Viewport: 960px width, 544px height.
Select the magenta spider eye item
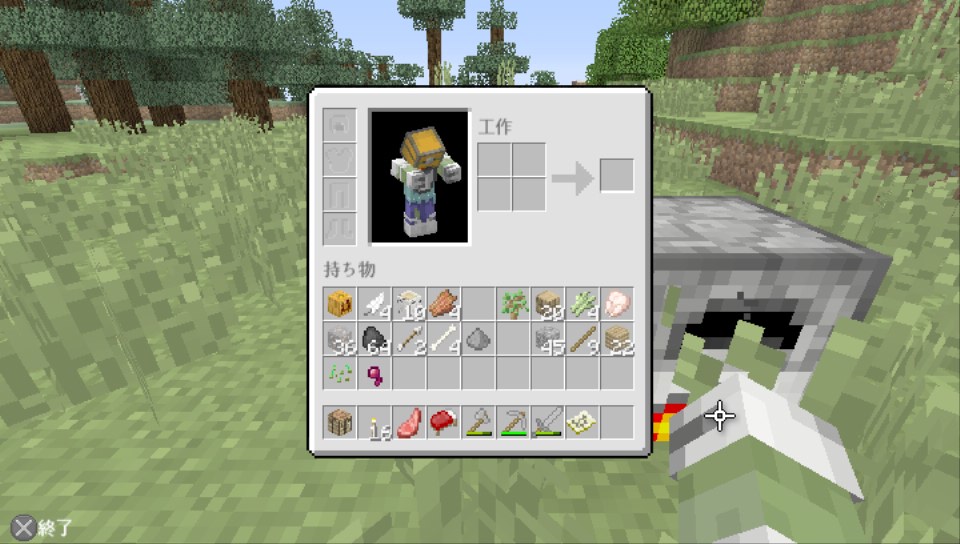click(375, 373)
